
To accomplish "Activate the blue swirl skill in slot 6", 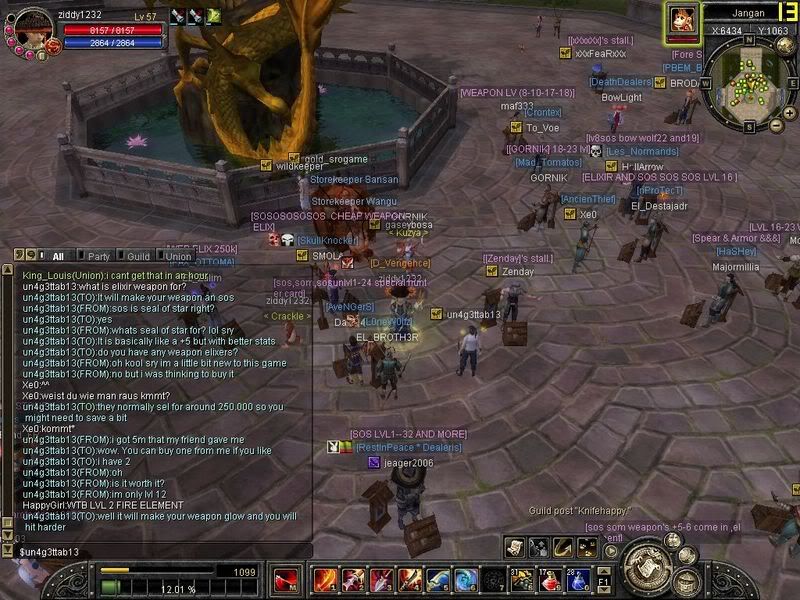I will (x=465, y=579).
